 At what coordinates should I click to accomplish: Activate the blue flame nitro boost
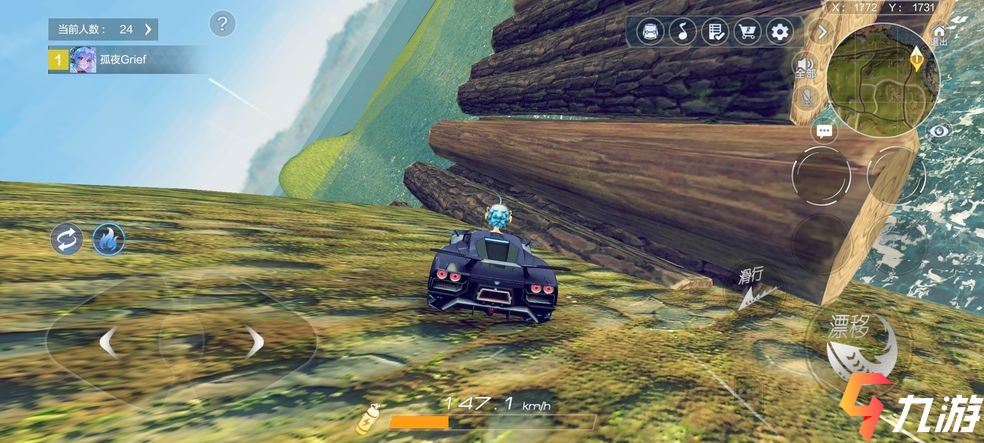[x=108, y=240]
